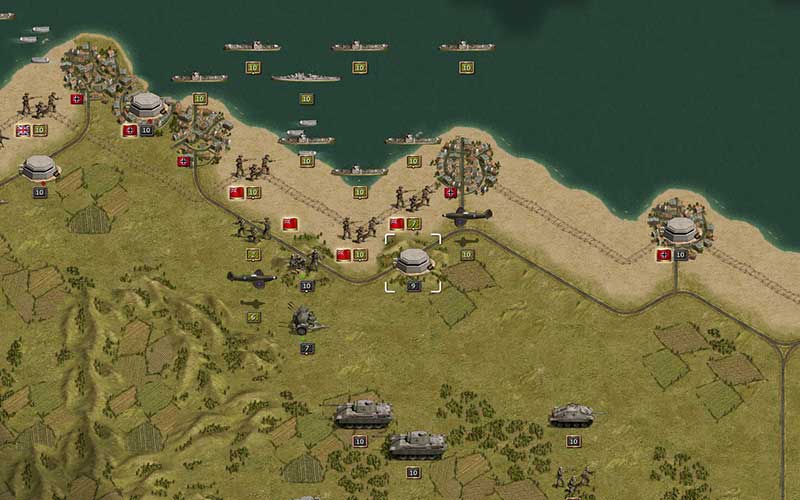The width and height of the screenshot is (800, 500).
Task: Choose the infantry unit with the Union Jack flag
Action: click(39, 104)
